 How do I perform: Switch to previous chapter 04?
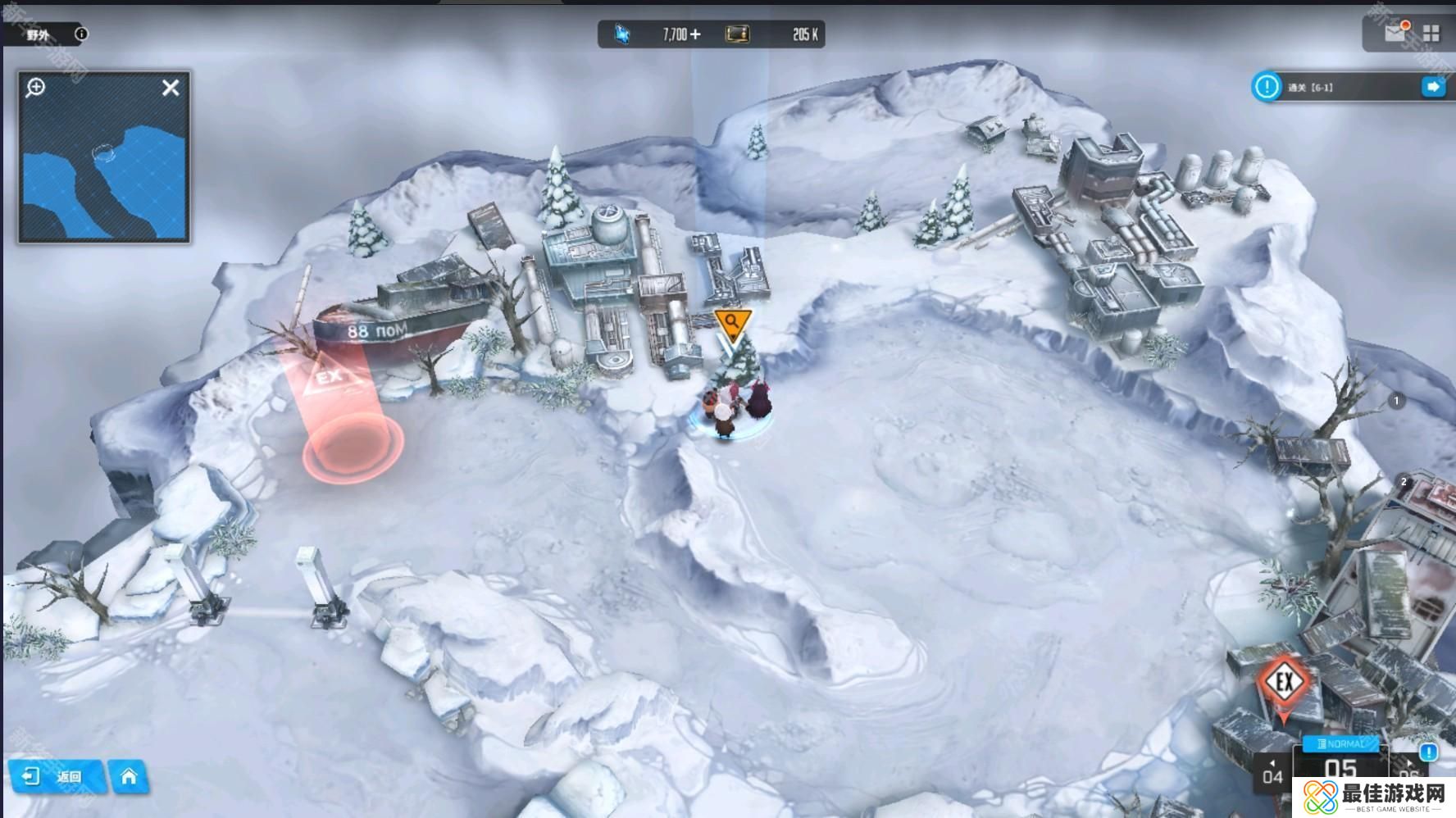pos(1272,774)
